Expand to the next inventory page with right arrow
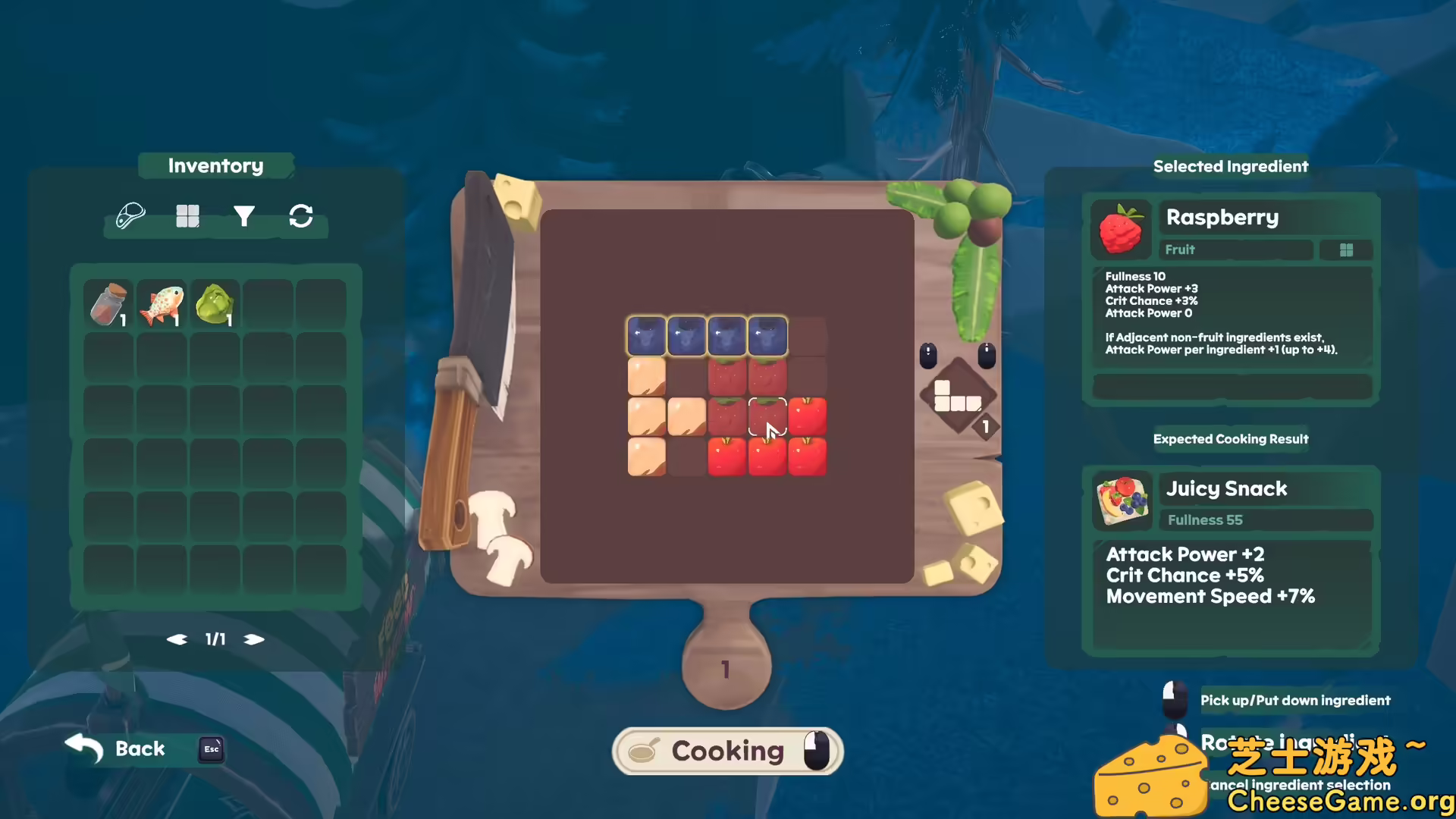This screenshot has height=819, width=1456. click(x=255, y=639)
